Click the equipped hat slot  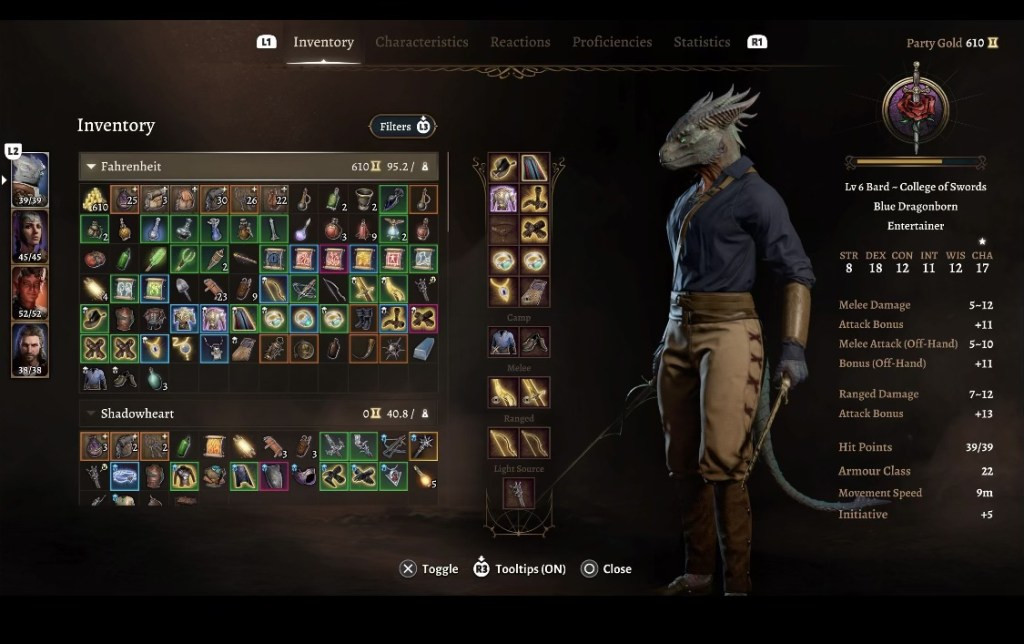[503, 169]
